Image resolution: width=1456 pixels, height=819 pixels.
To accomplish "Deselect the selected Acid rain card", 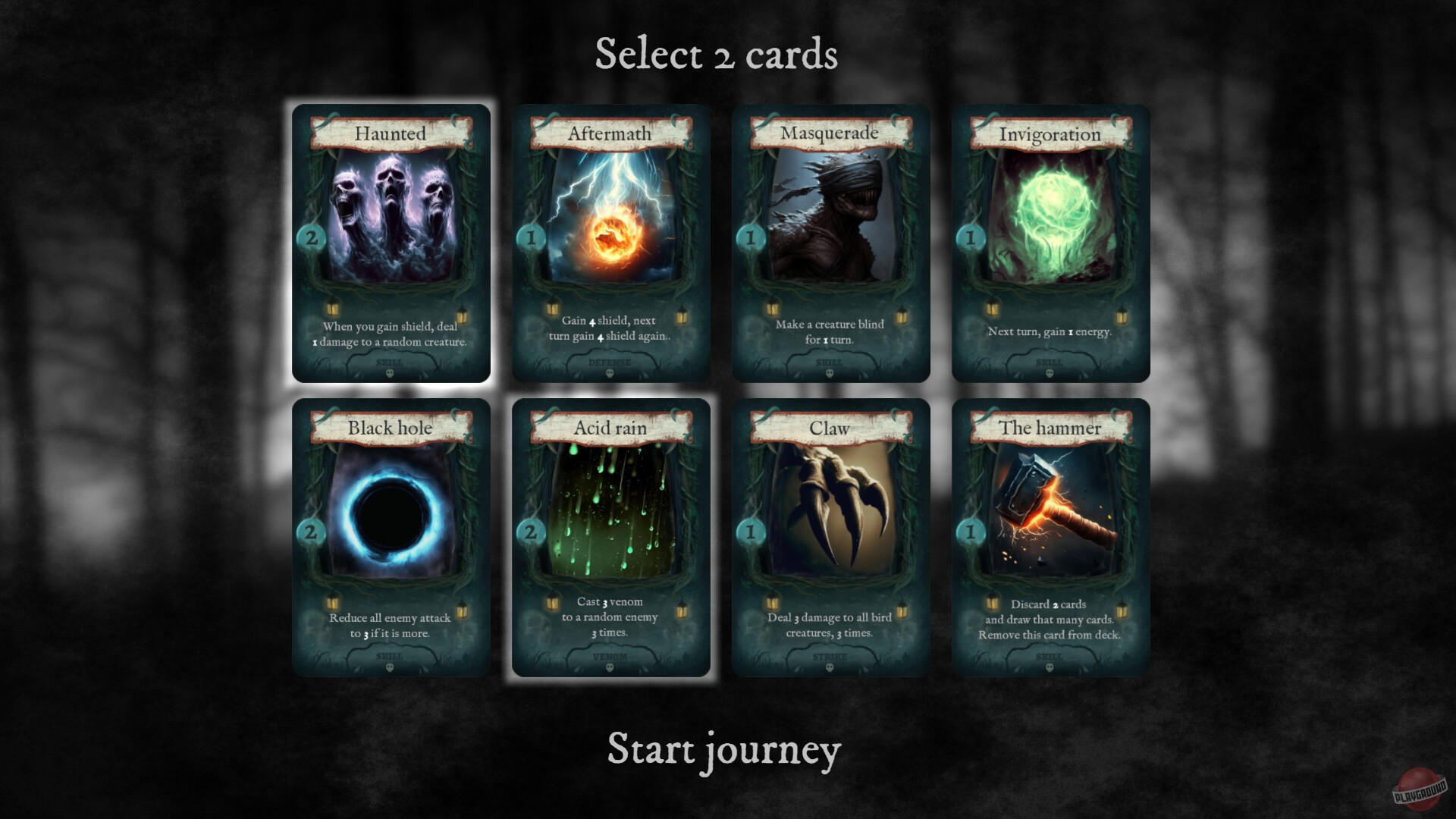I will tap(611, 531).
